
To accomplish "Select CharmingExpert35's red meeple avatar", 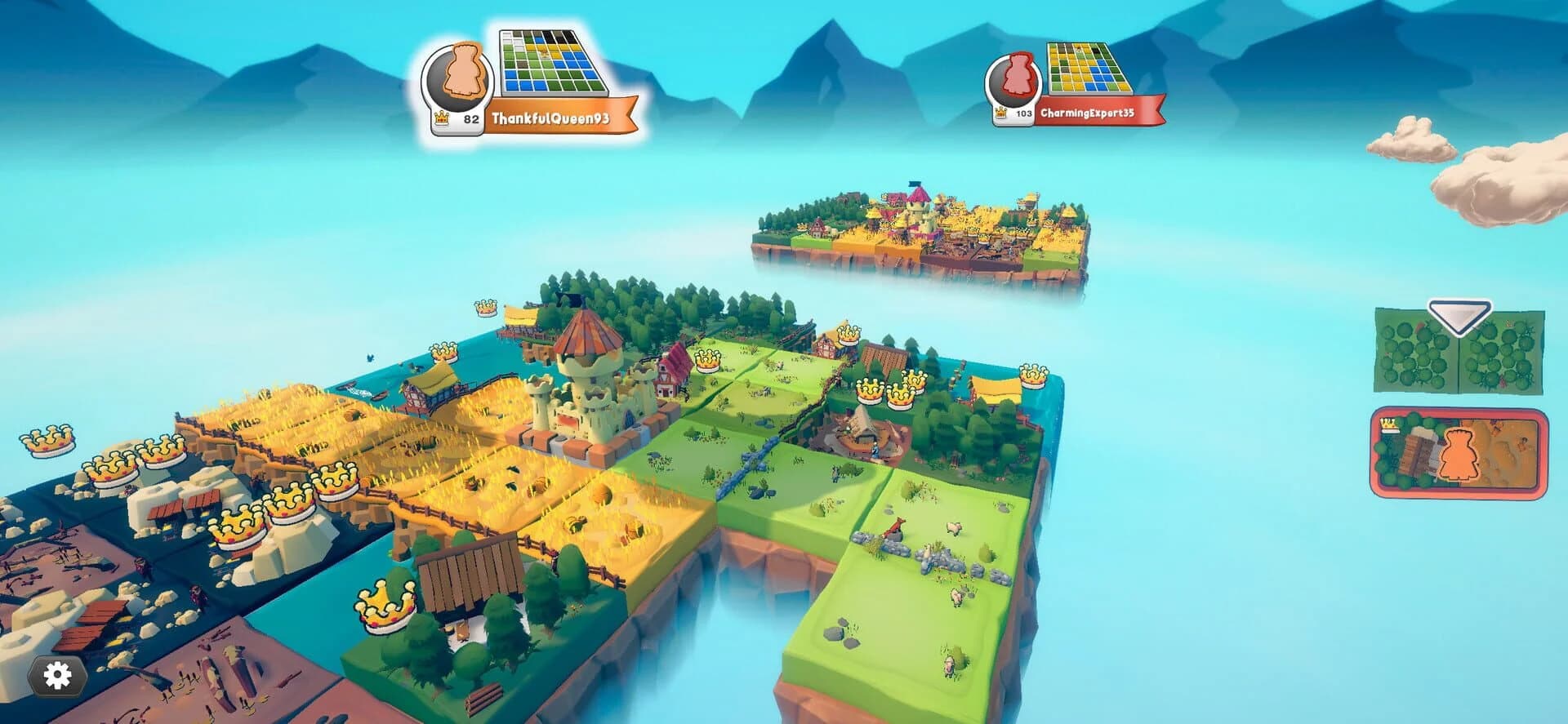I will pos(1016,75).
